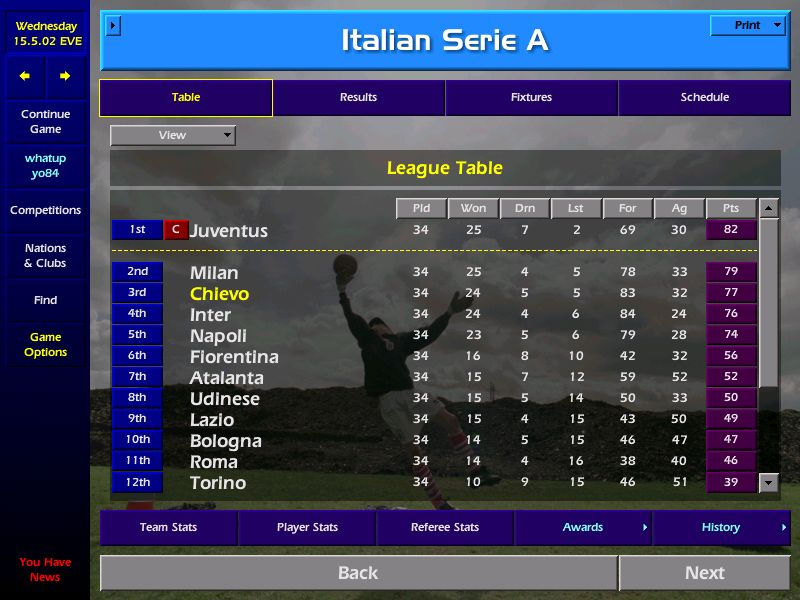Viewport: 800px width, 600px height.
Task: Show Team Stats
Action: coord(168,528)
